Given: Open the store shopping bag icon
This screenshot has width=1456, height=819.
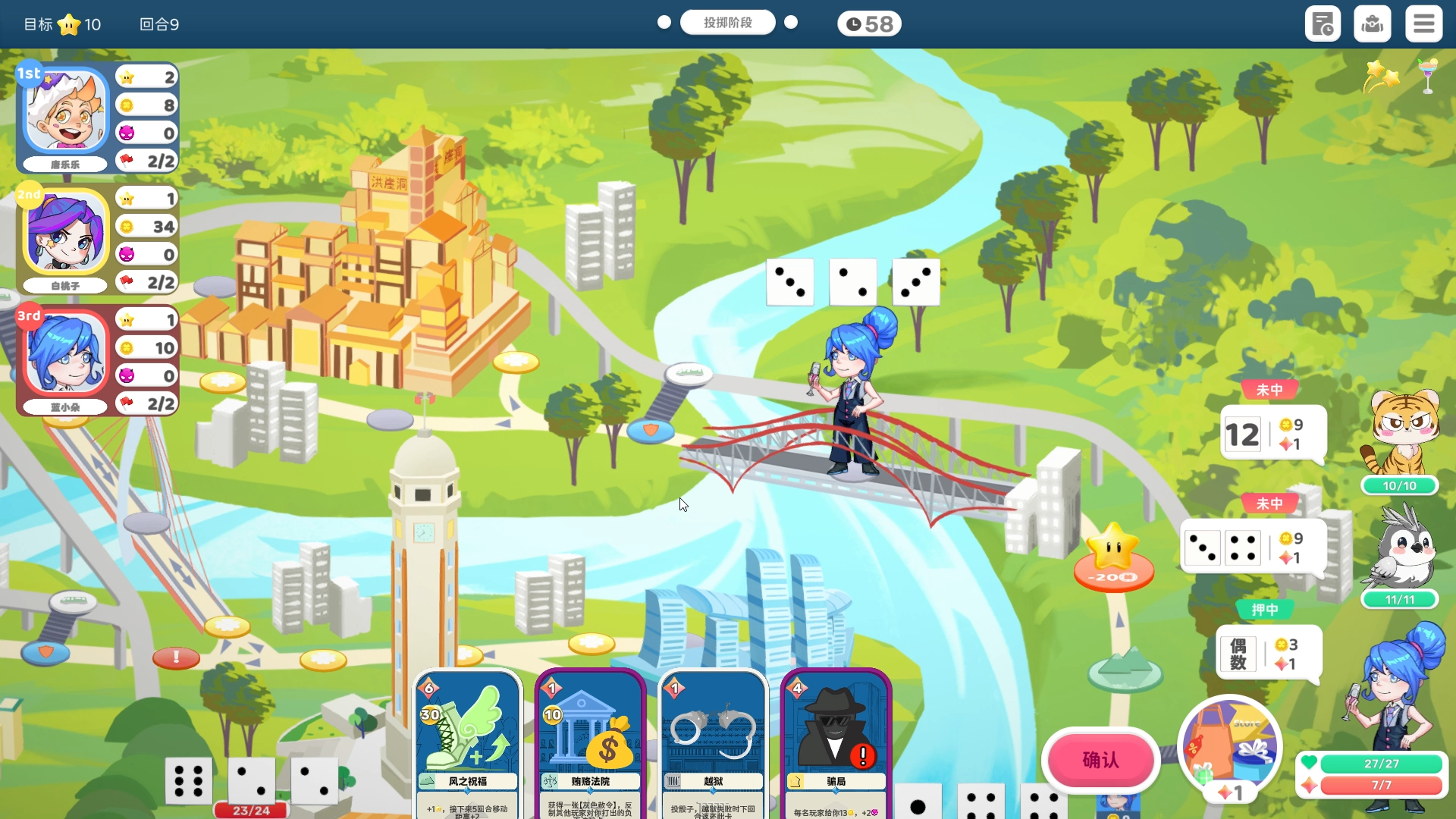Looking at the screenshot, I should pyautogui.click(x=1228, y=747).
